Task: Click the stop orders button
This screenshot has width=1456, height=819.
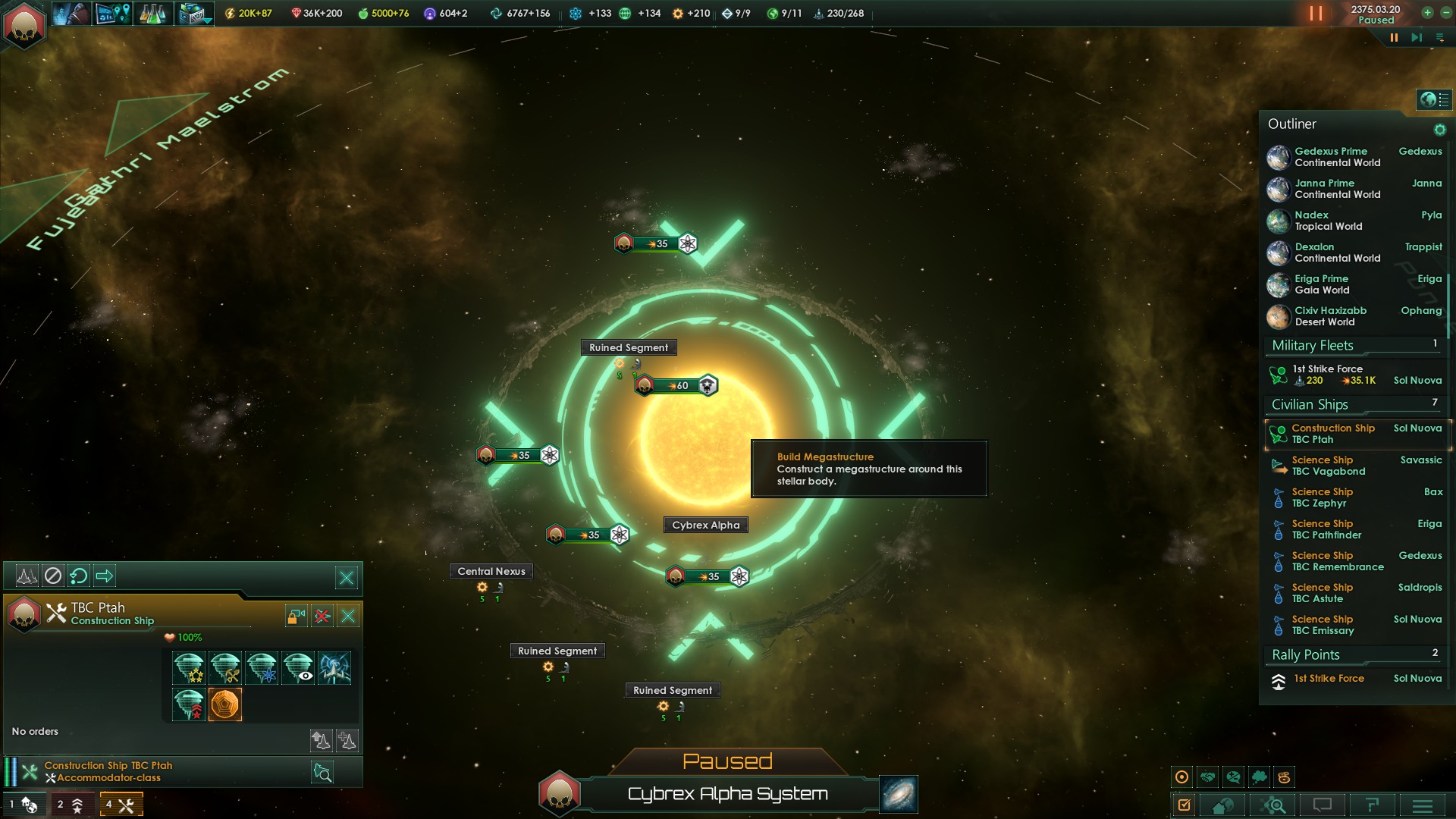Action: click(52, 576)
